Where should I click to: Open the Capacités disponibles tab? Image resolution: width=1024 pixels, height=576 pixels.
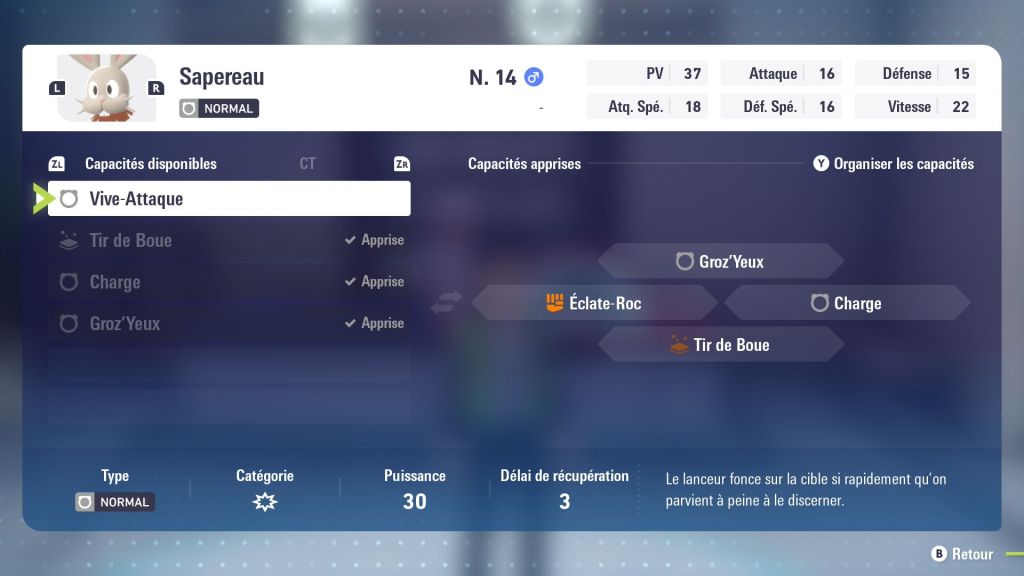[150, 164]
